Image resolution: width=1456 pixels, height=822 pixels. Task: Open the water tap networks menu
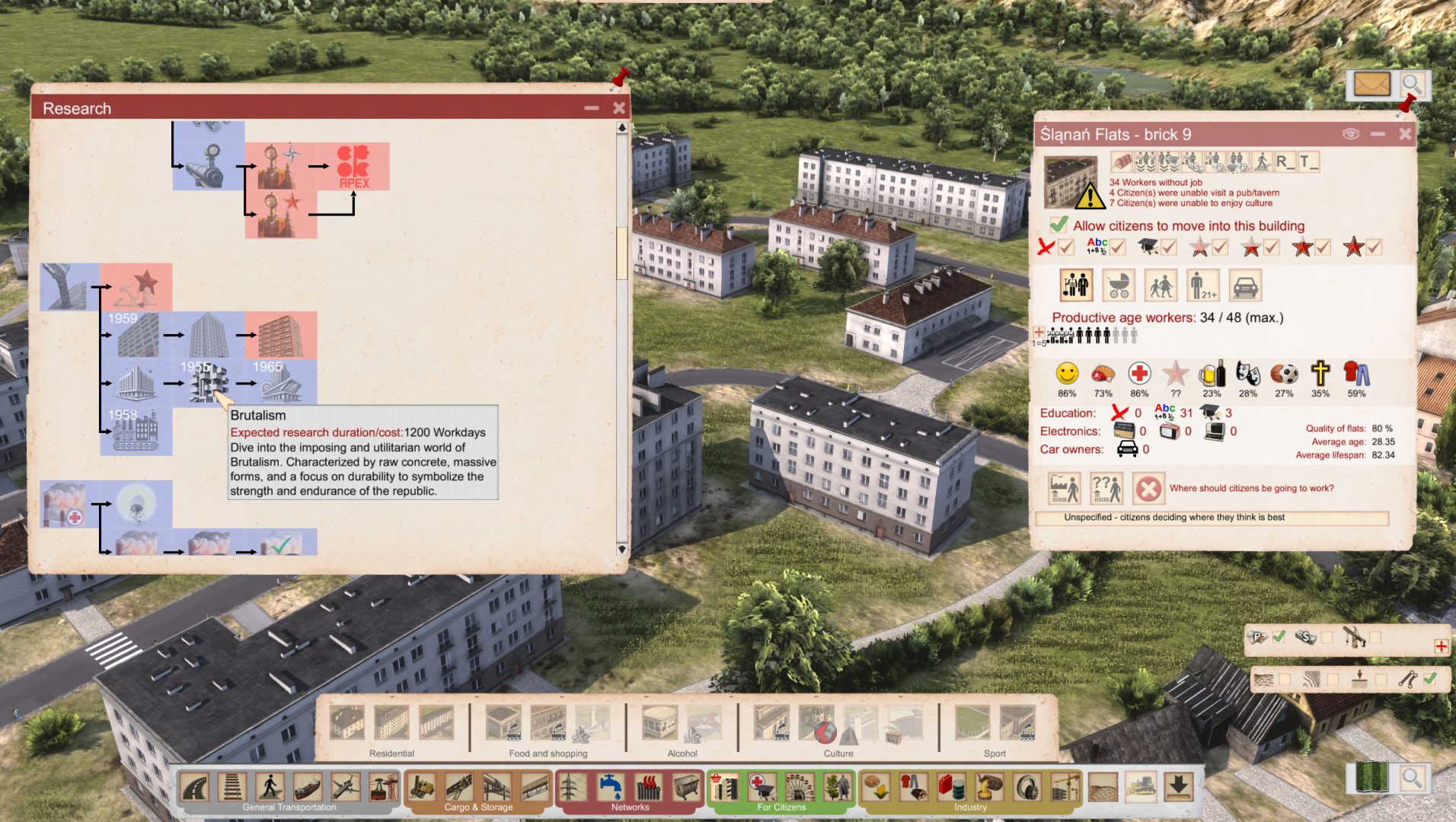click(610, 786)
